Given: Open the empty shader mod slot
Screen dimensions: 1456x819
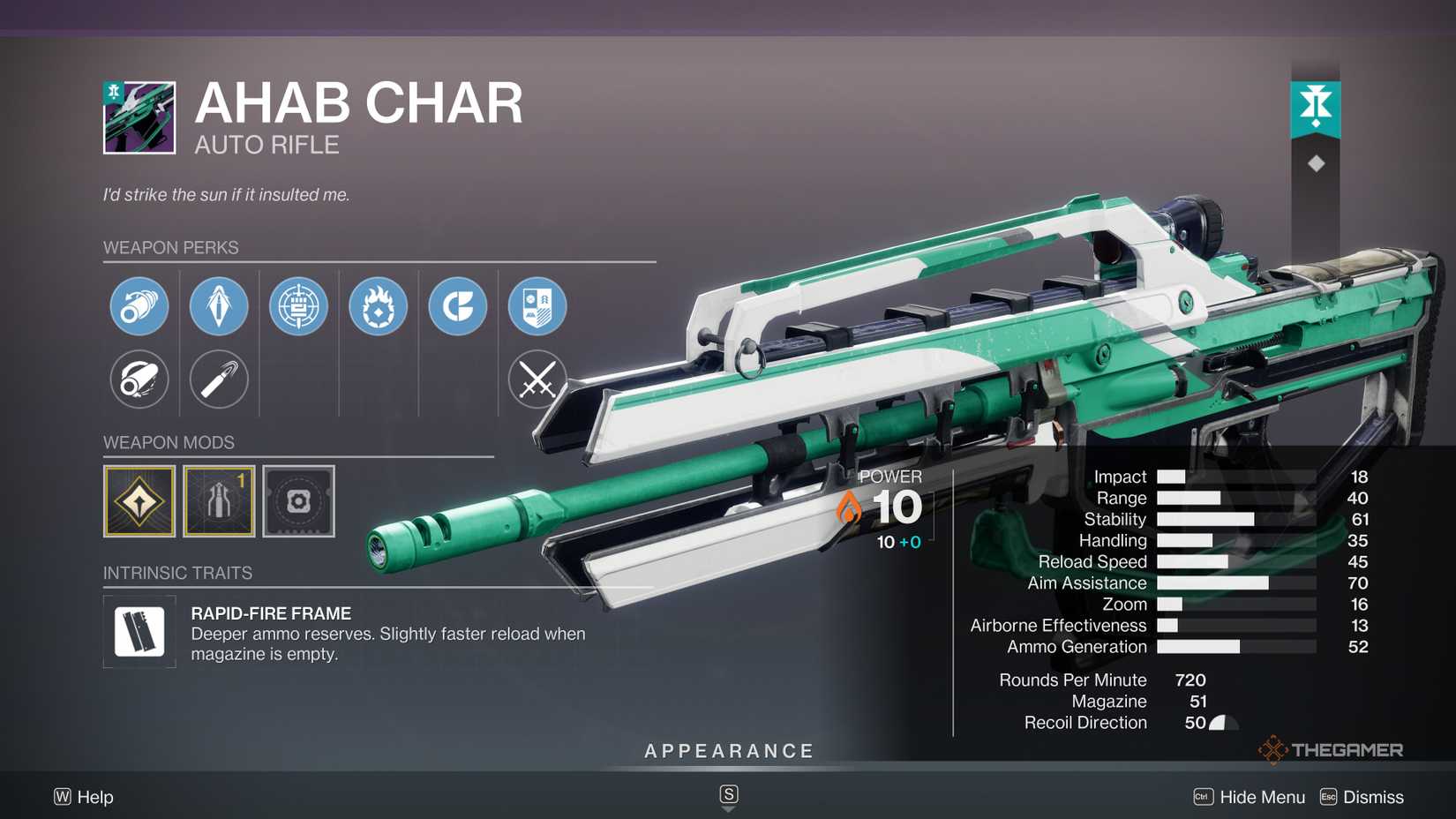Looking at the screenshot, I should 299,501.
